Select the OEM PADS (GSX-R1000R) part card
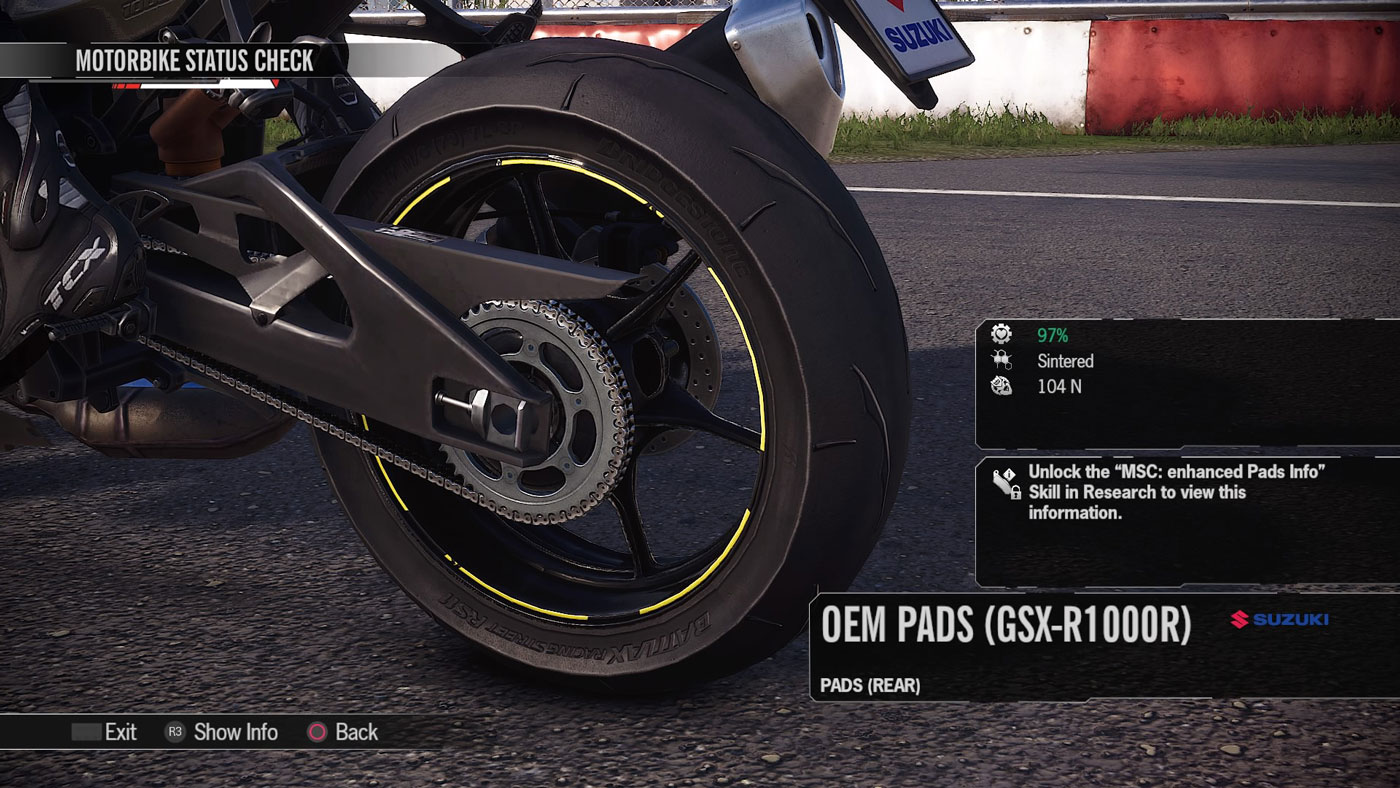 click(x=1104, y=646)
